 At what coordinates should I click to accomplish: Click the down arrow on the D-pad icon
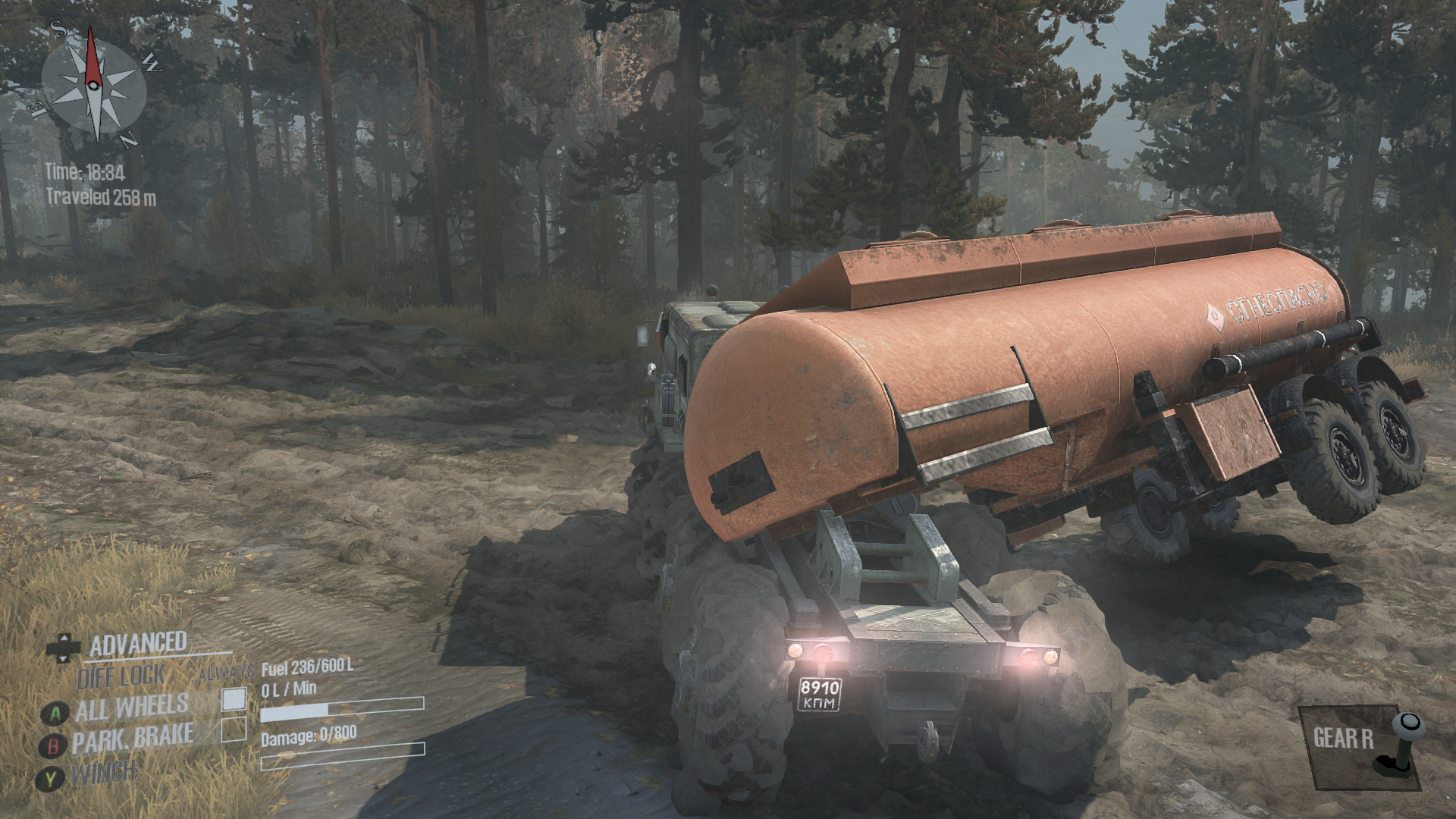click(x=64, y=657)
